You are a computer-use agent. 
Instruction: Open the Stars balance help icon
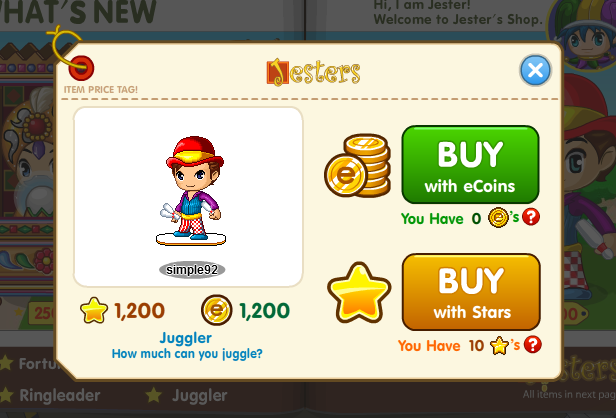click(x=532, y=345)
